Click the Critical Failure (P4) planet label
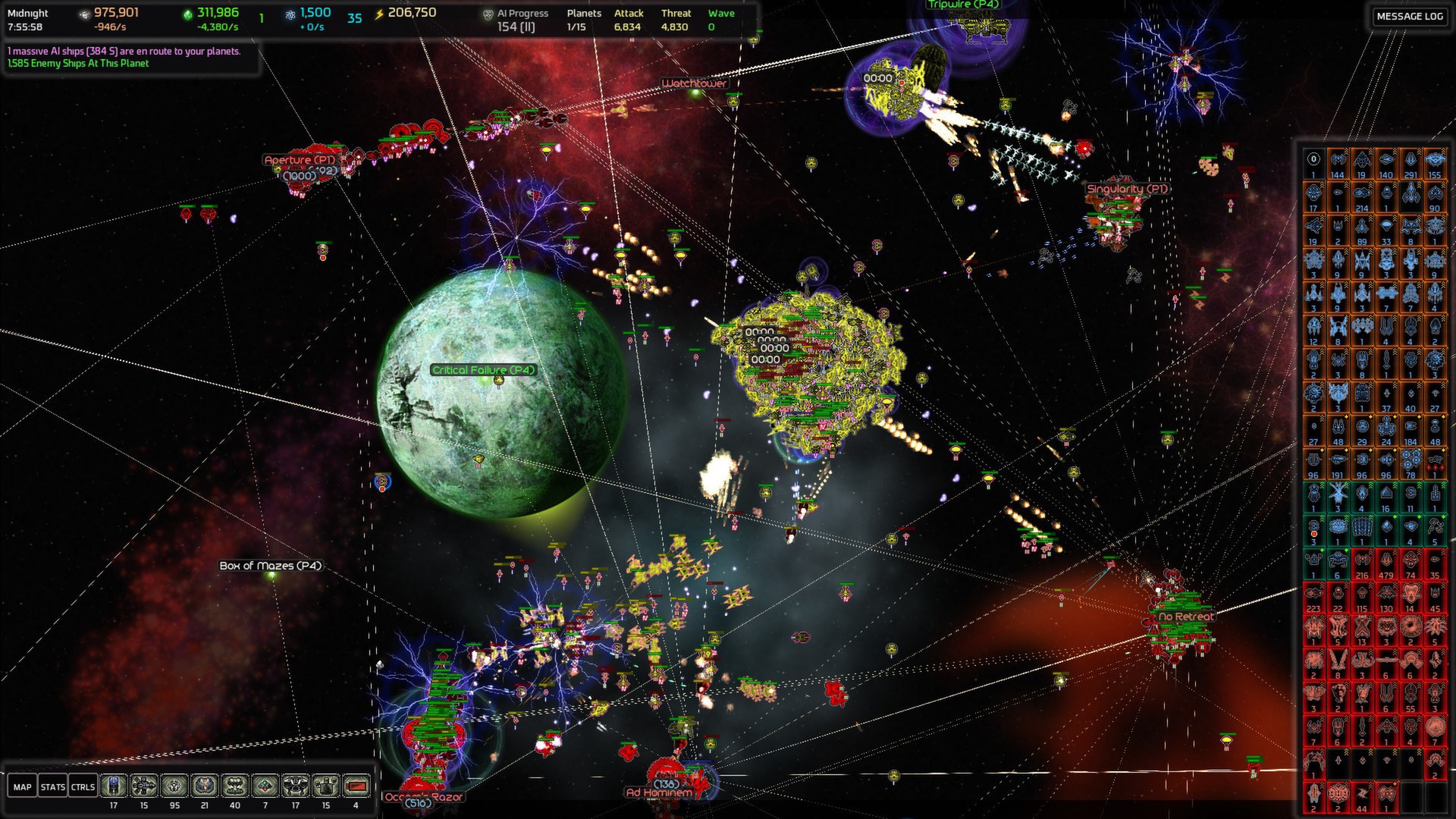The height and width of the screenshot is (819, 1456). tap(483, 369)
